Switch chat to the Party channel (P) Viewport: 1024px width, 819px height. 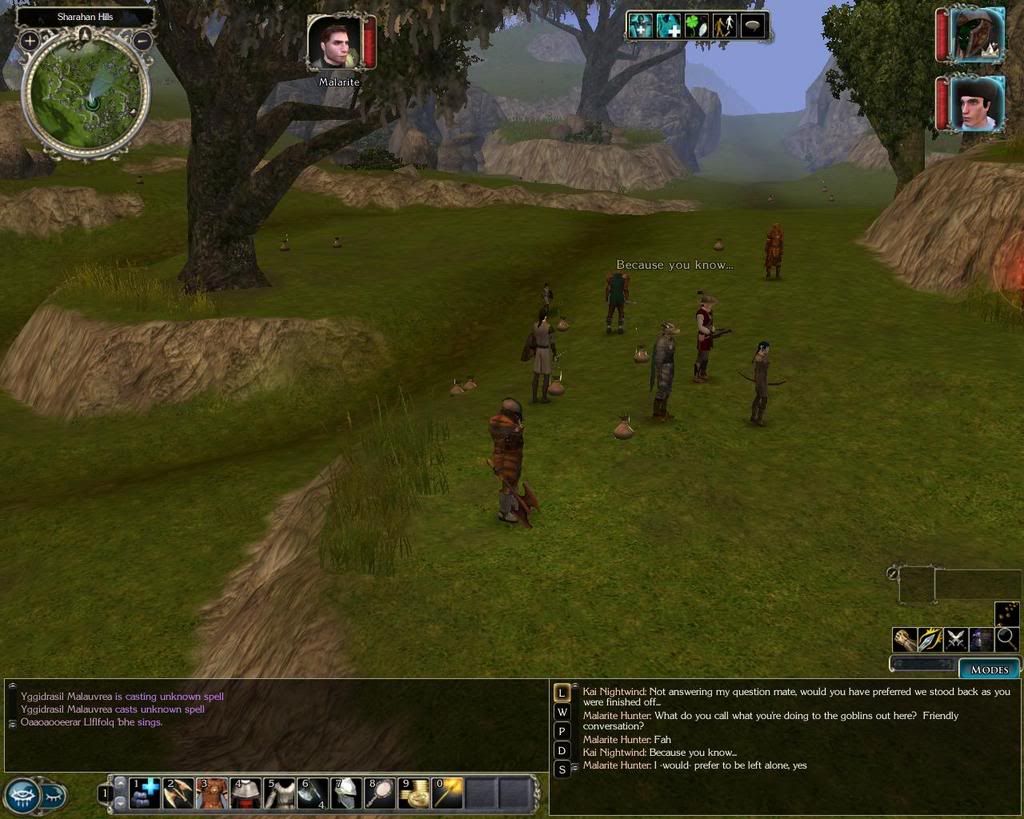(x=562, y=731)
